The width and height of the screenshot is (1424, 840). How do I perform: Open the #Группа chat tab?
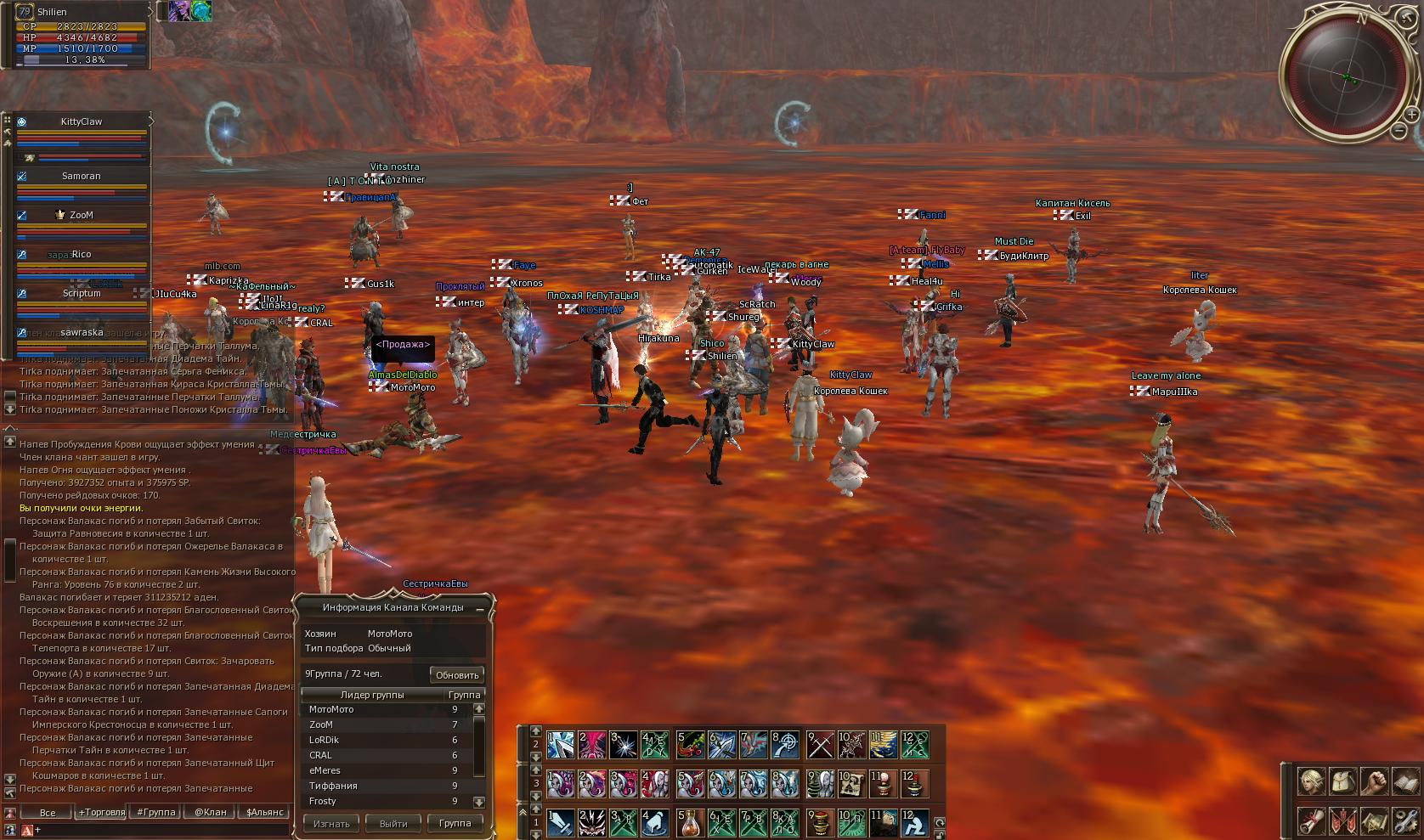click(x=156, y=812)
